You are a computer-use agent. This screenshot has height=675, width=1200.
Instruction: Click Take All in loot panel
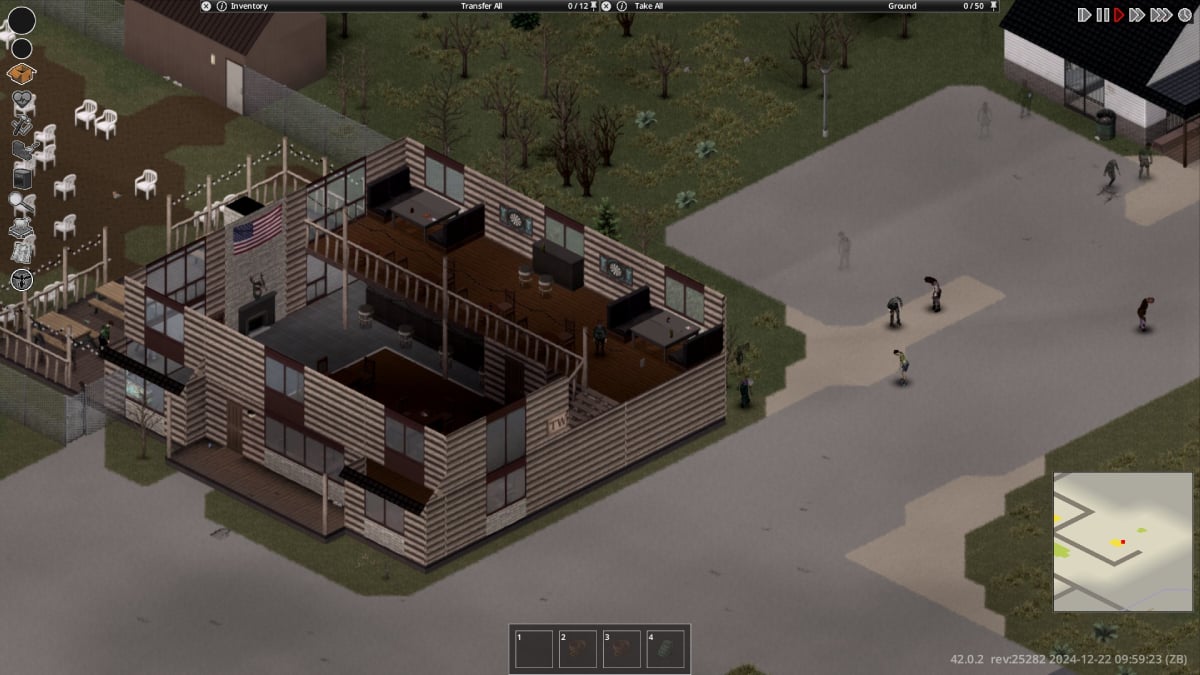(650, 6)
